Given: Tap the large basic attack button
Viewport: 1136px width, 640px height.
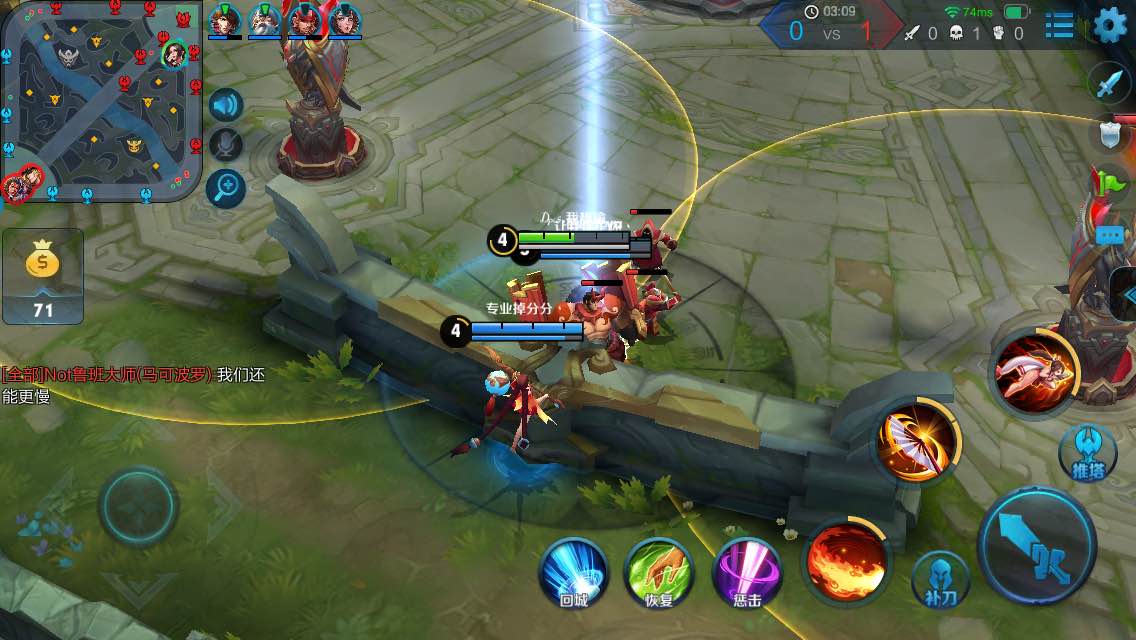Looking at the screenshot, I should point(1037,545).
